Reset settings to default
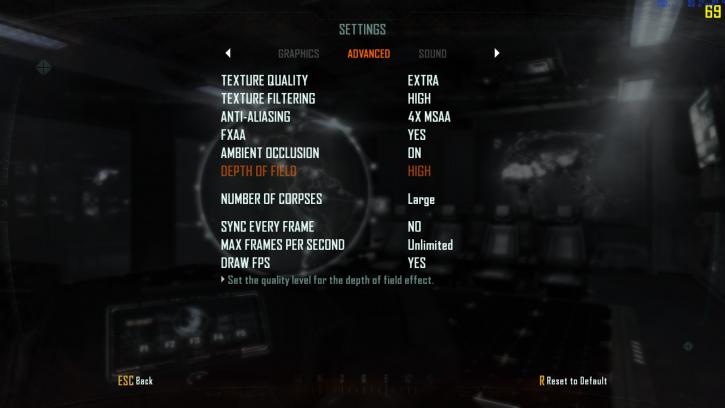725x408 pixels. pyautogui.click(x=573, y=381)
